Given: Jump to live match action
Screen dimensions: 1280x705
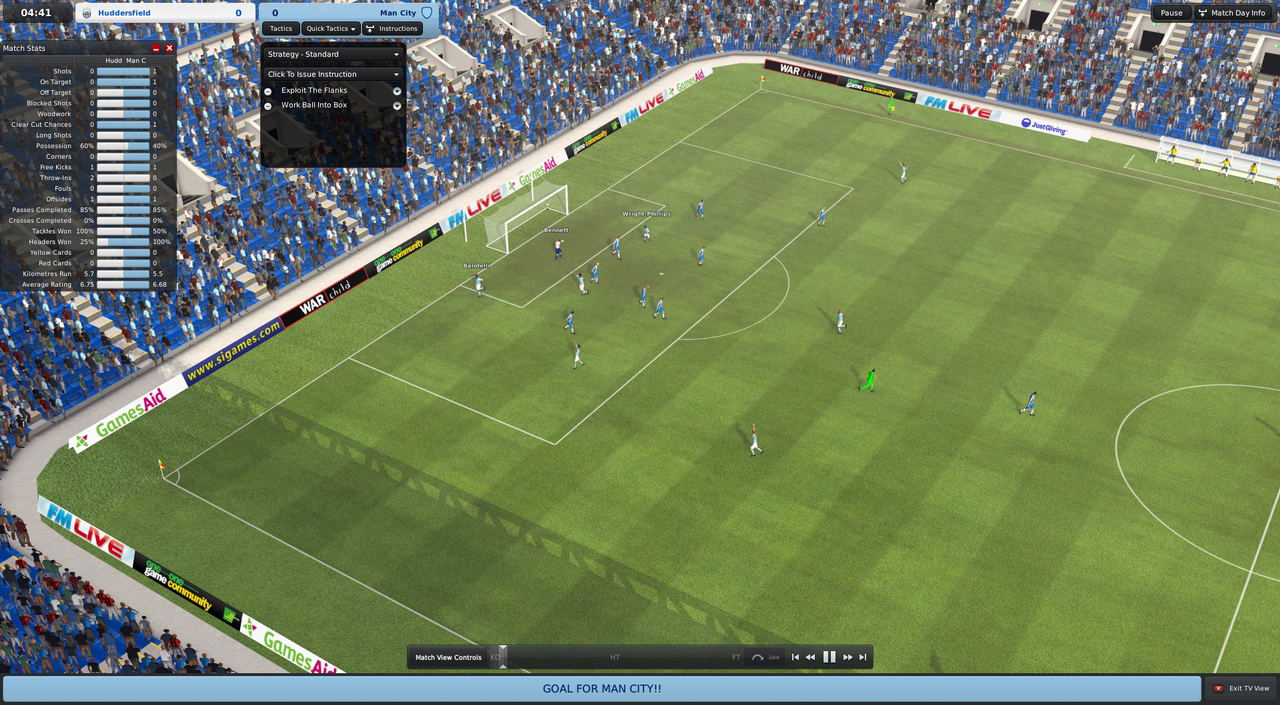Looking at the screenshot, I should point(766,657).
